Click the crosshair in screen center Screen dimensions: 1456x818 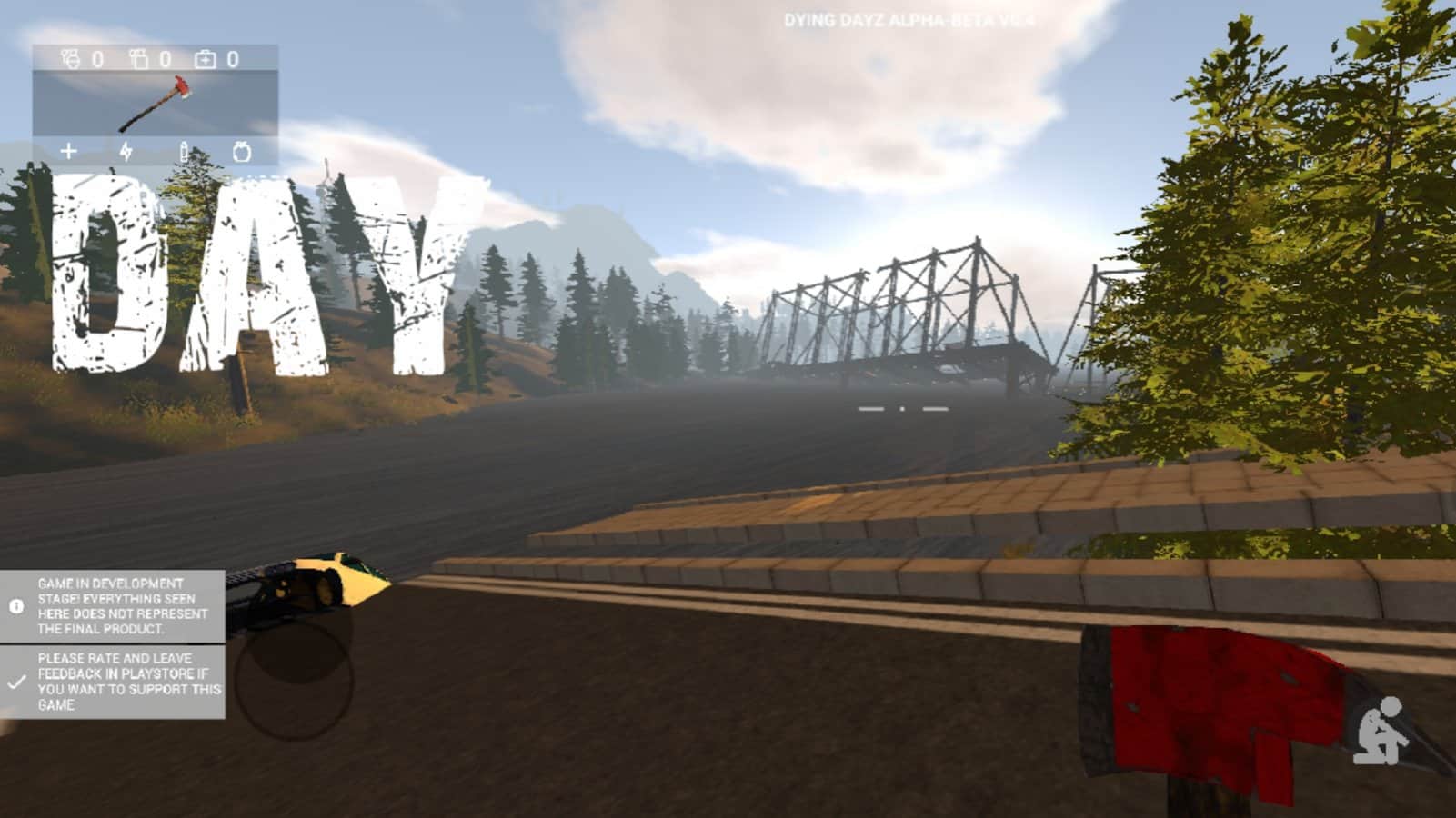click(x=900, y=409)
